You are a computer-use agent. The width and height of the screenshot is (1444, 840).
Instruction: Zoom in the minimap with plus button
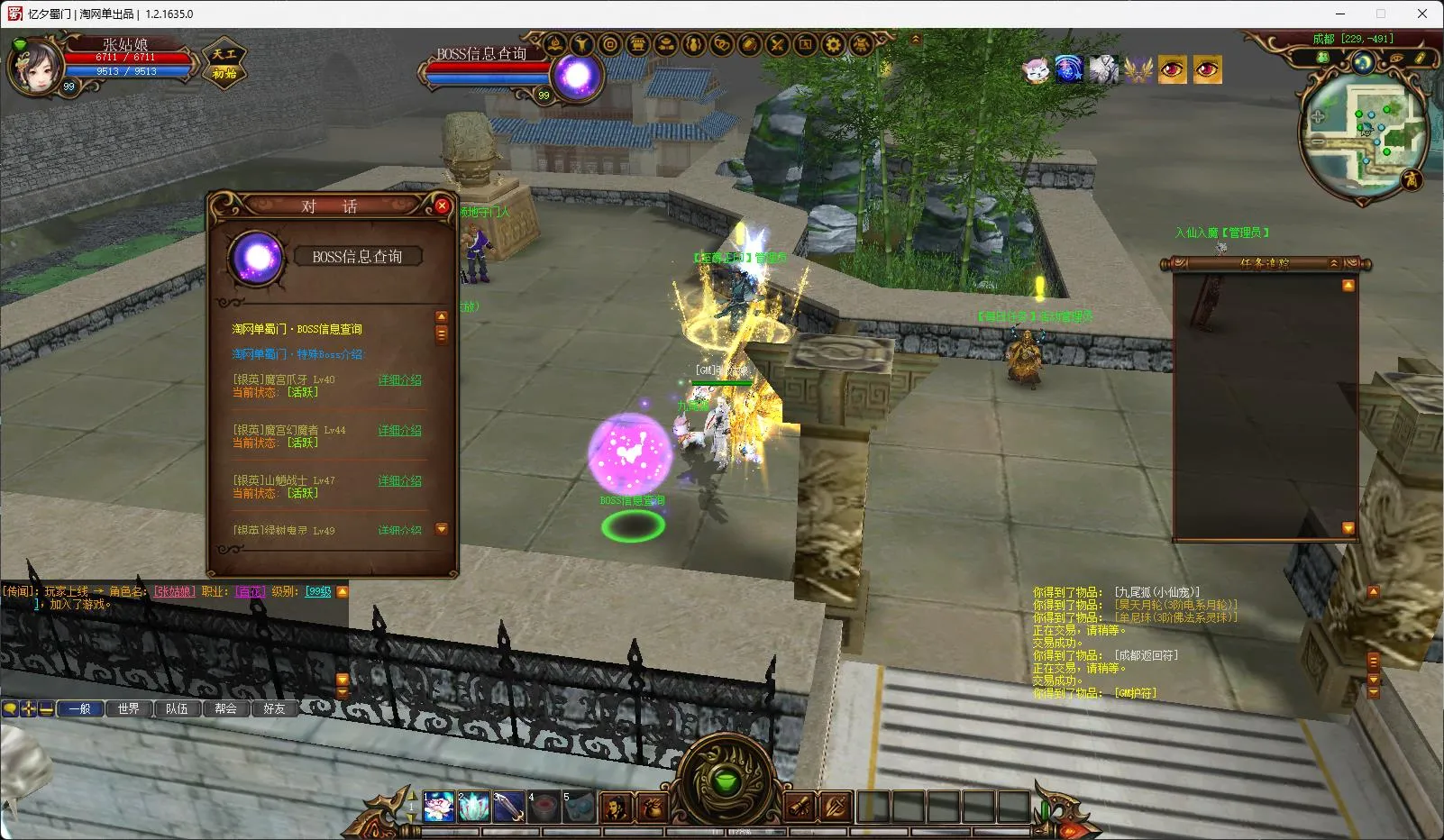[1318, 117]
